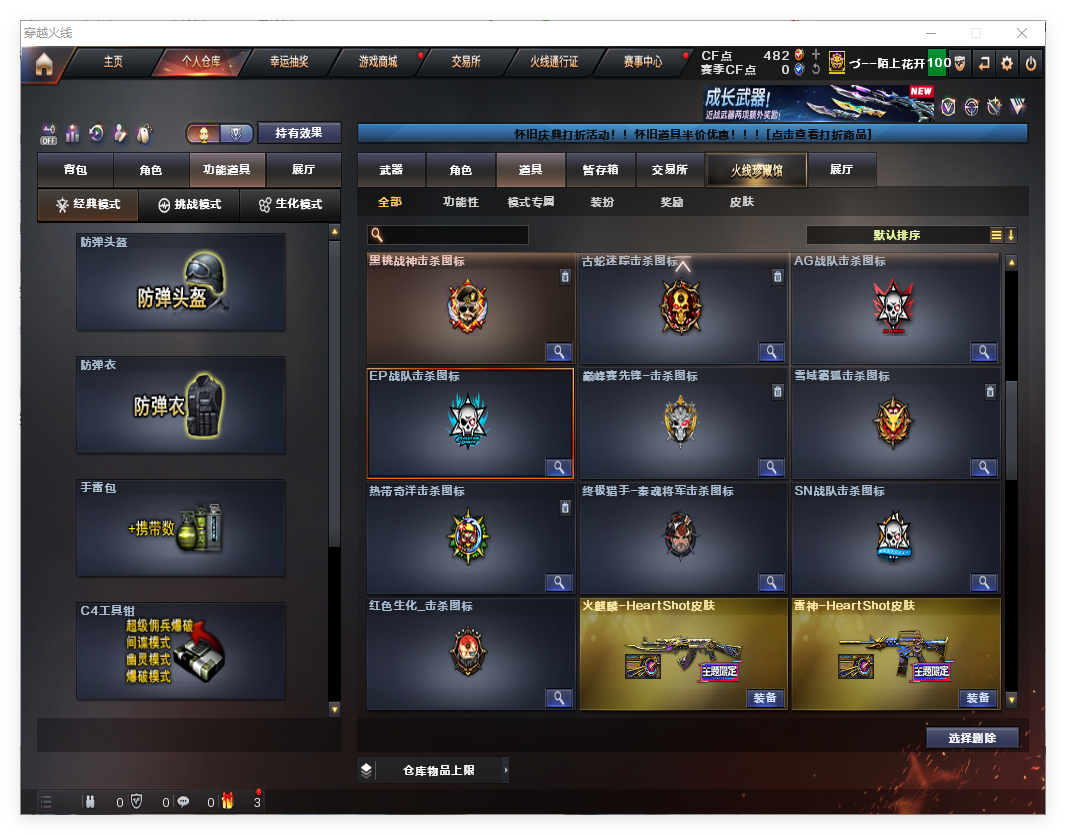Click the 选择删除 delete button

pos(972,738)
